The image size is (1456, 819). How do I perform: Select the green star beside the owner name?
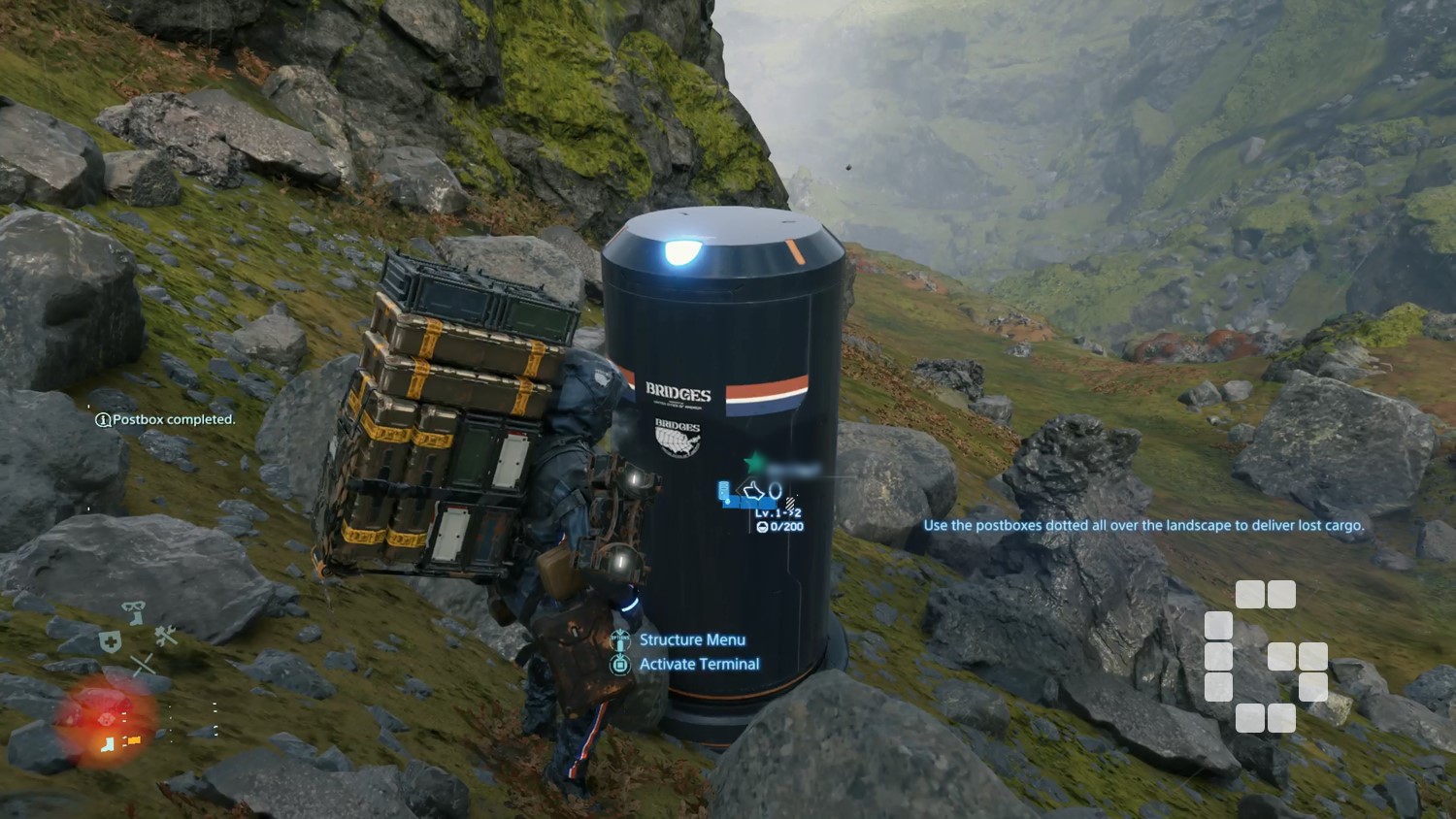click(753, 462)
